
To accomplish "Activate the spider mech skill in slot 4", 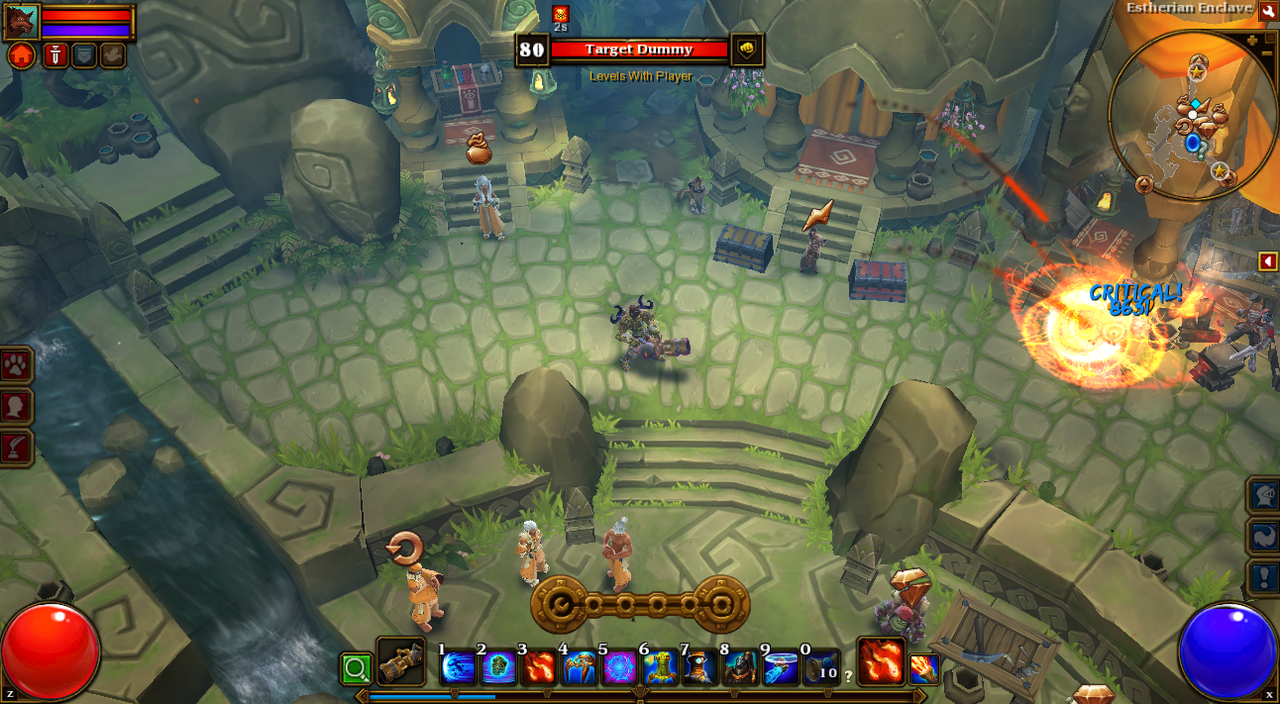I will tap(580, 667).
